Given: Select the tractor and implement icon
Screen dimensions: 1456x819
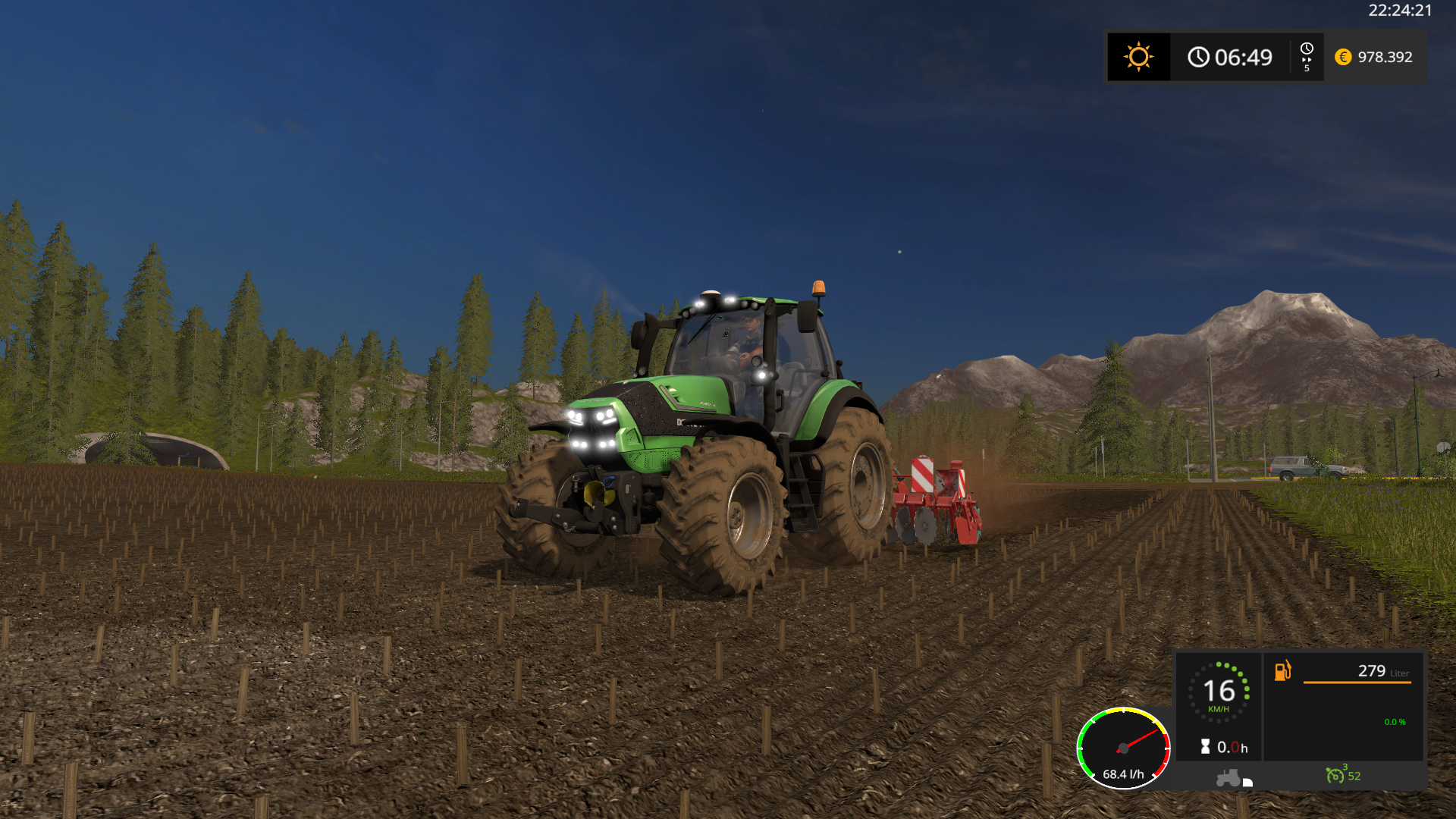Looking at the screenshot, I should click(x=1233, y=778).
